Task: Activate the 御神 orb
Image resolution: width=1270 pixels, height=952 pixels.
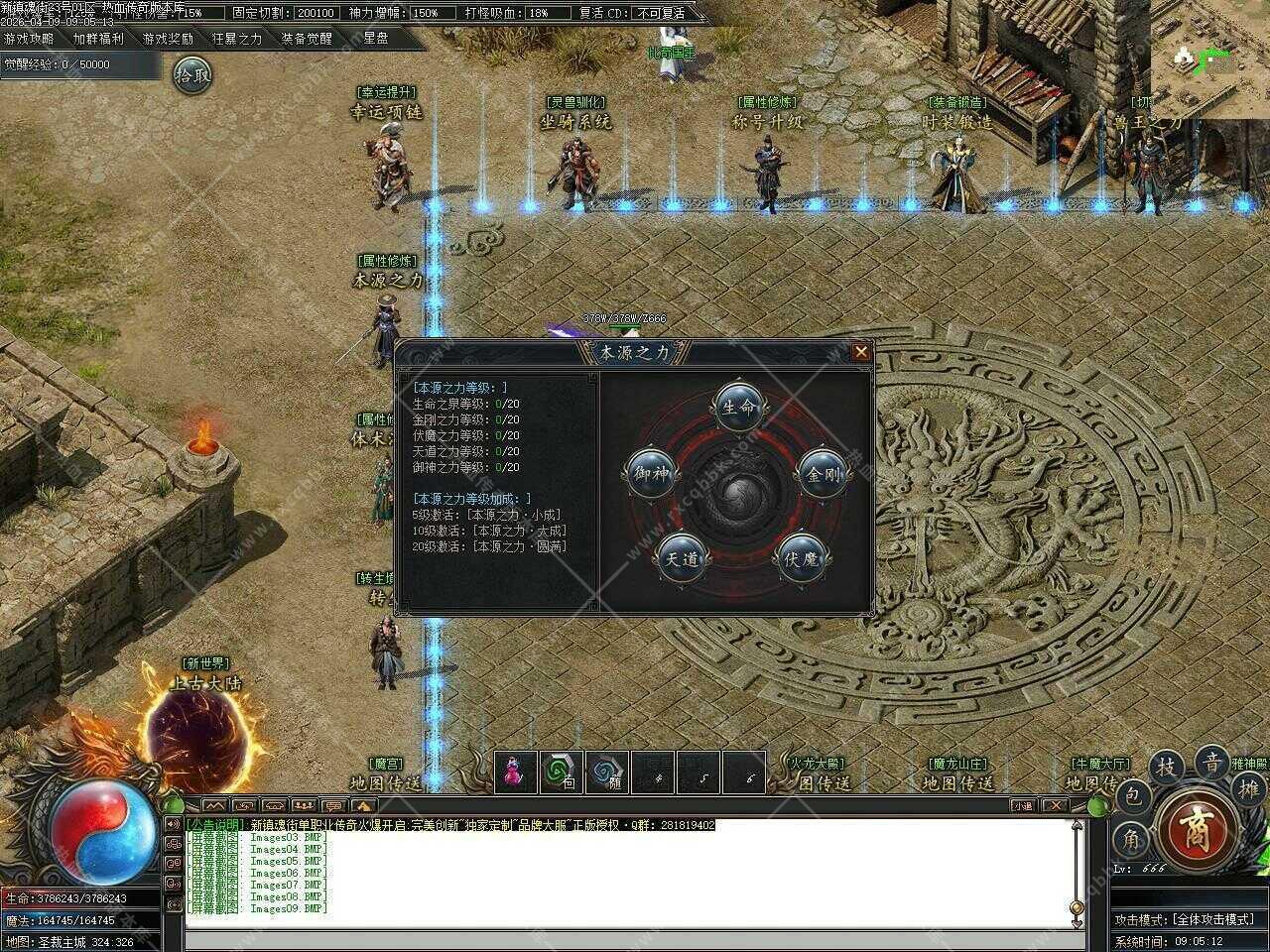Action: click(652, 474)
